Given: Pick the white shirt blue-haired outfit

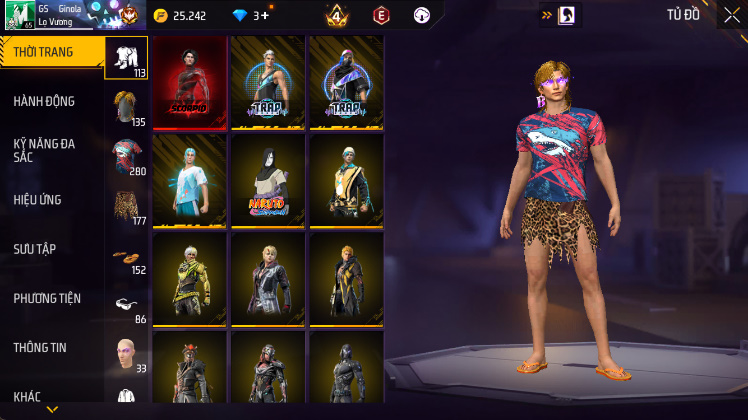Looking at the screenshot, I should 189,181.
